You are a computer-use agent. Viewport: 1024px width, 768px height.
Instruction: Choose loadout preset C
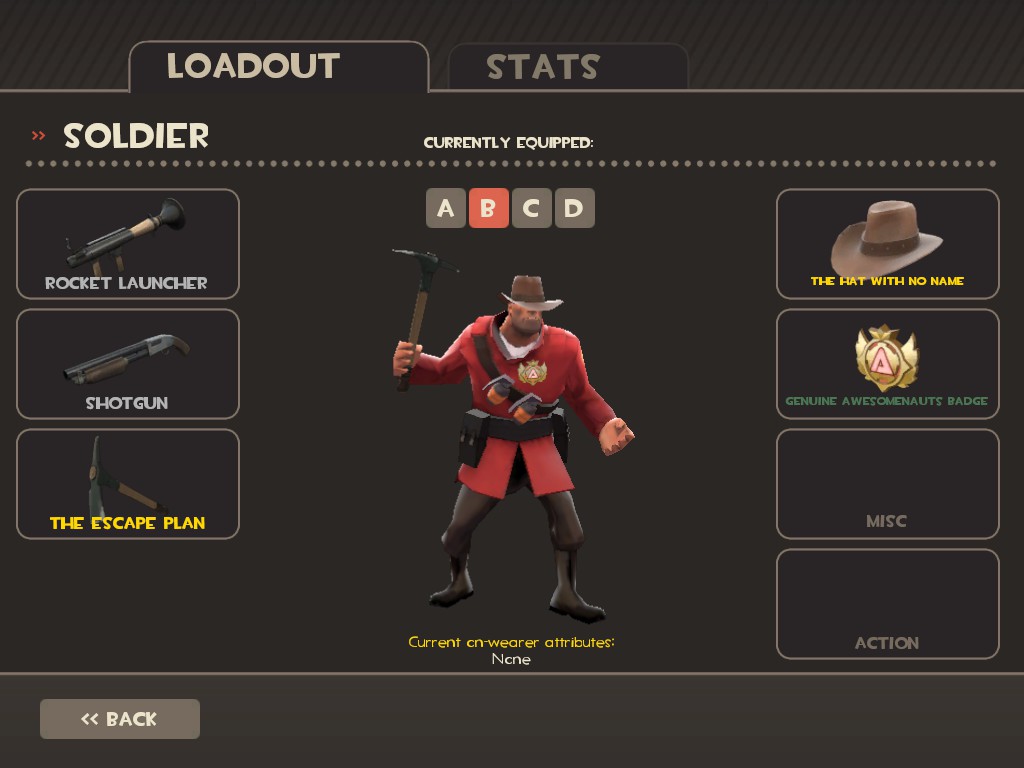pos(531,208)
